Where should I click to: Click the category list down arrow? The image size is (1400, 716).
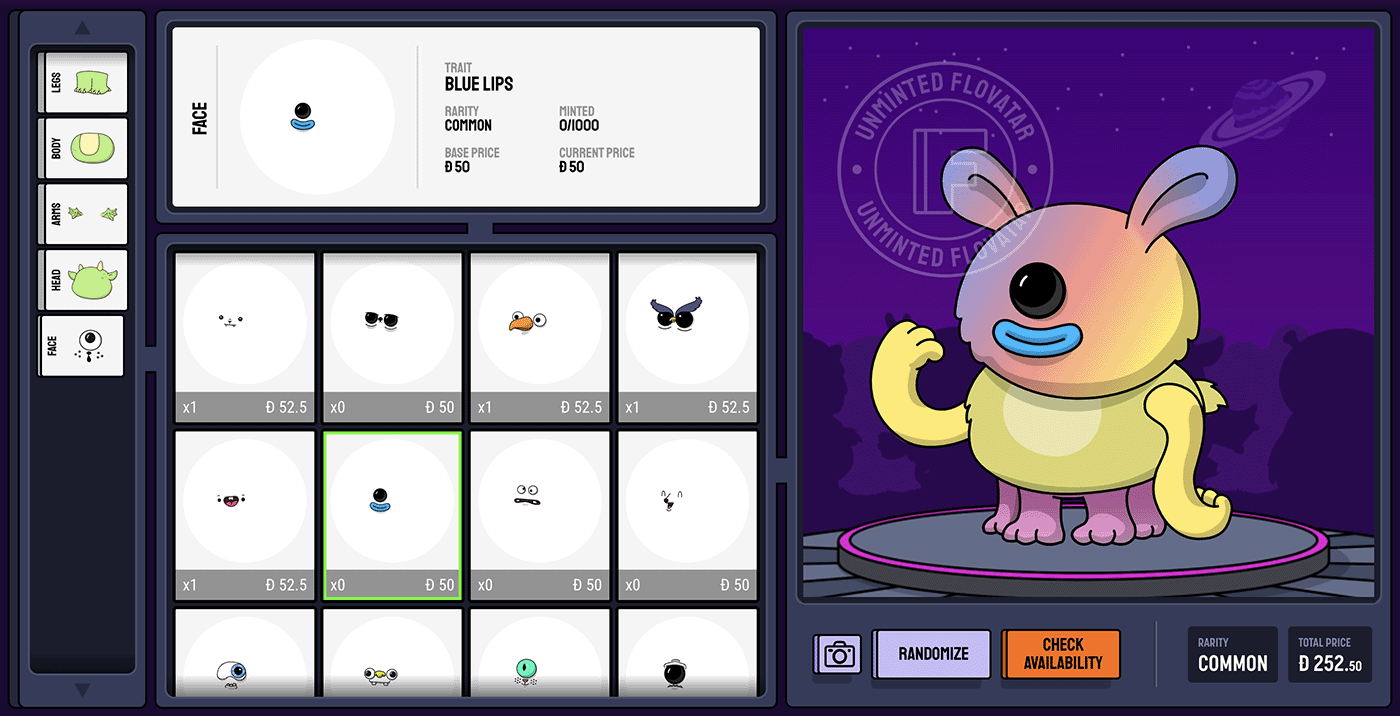point(83,690)
